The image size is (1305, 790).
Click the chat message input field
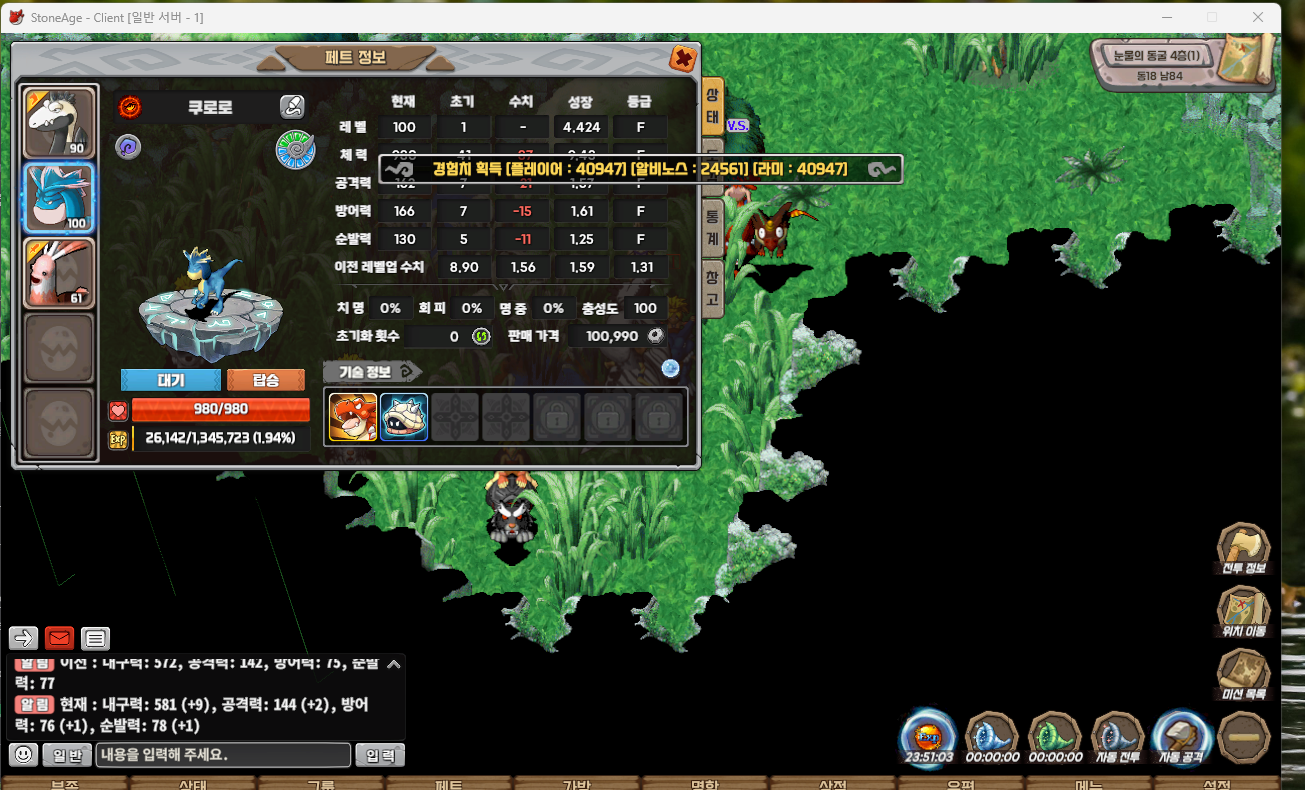(x=223, y=755)
